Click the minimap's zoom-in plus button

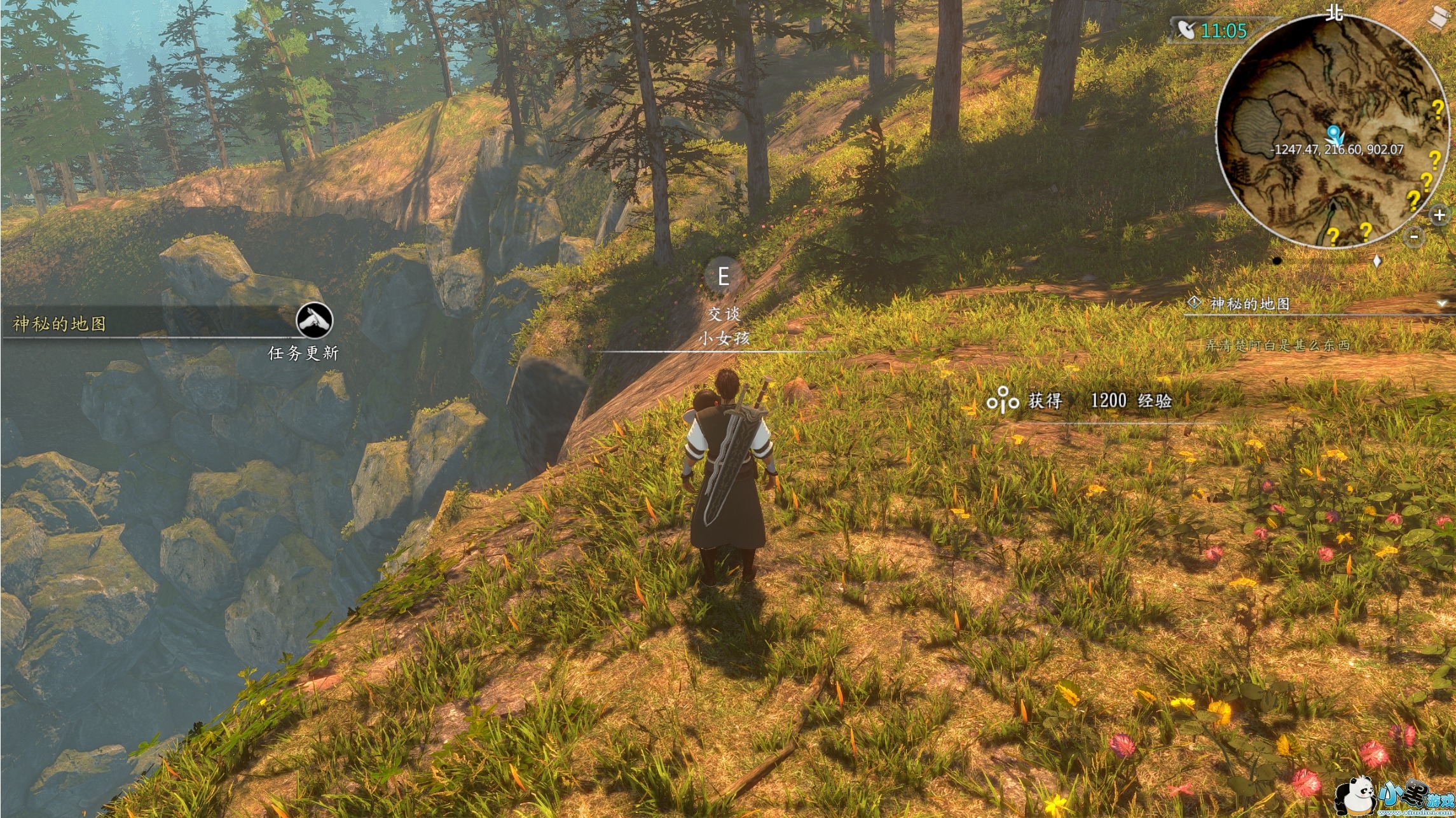click(x=1439, y=215)
